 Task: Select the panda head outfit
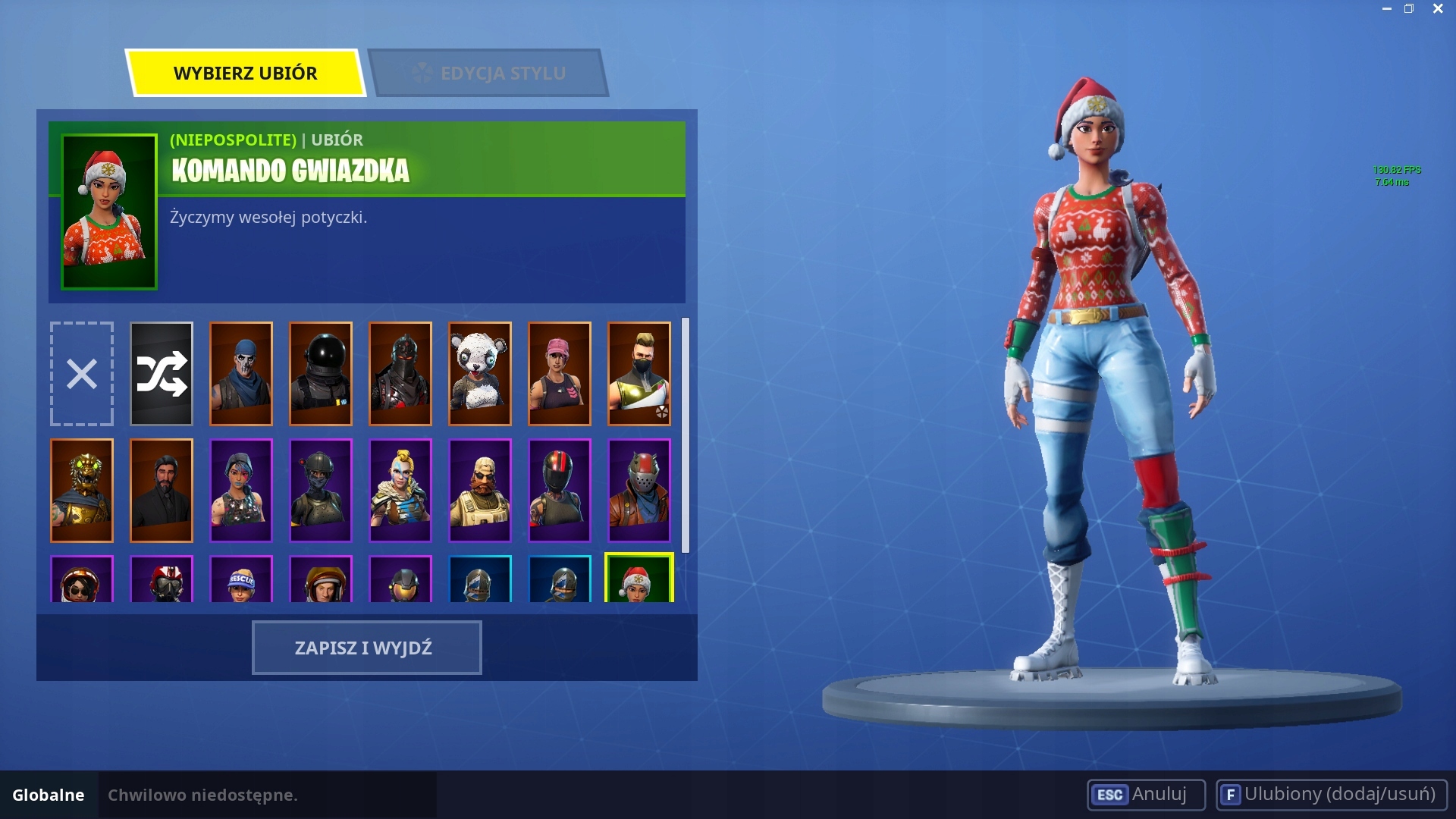click(x=480, y=374)
